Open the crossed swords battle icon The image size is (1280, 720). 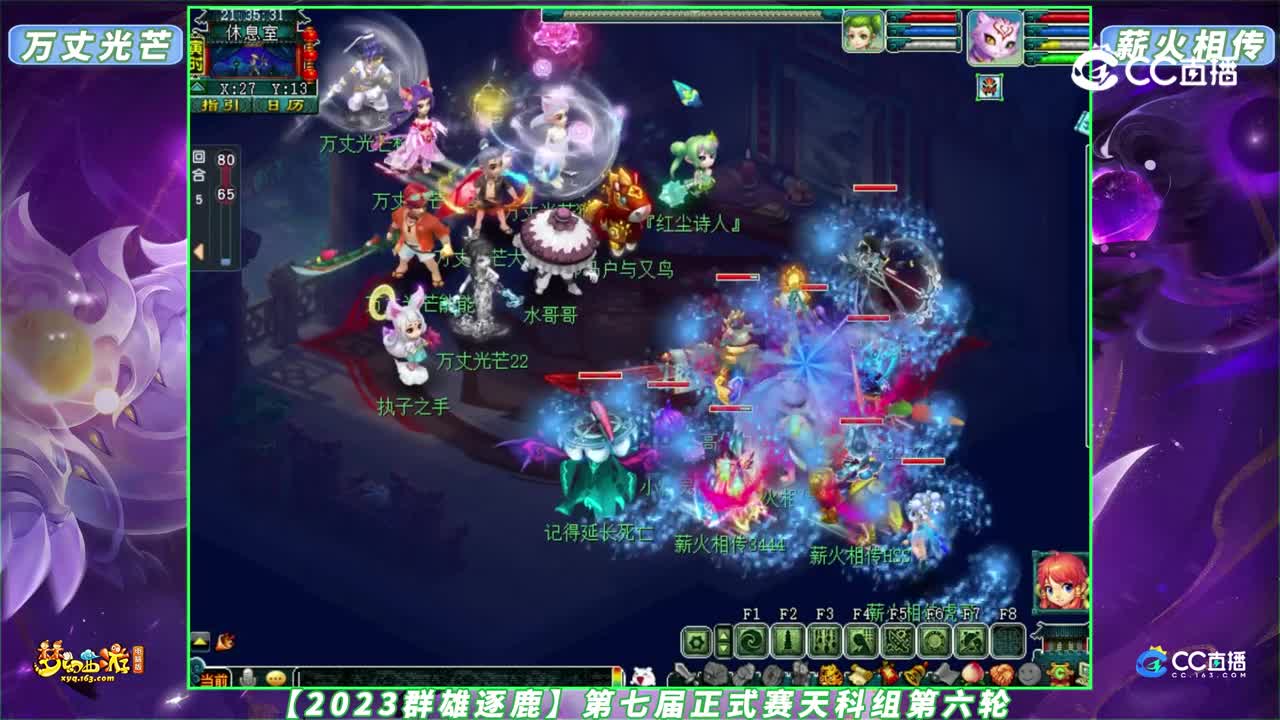point(897,640)
